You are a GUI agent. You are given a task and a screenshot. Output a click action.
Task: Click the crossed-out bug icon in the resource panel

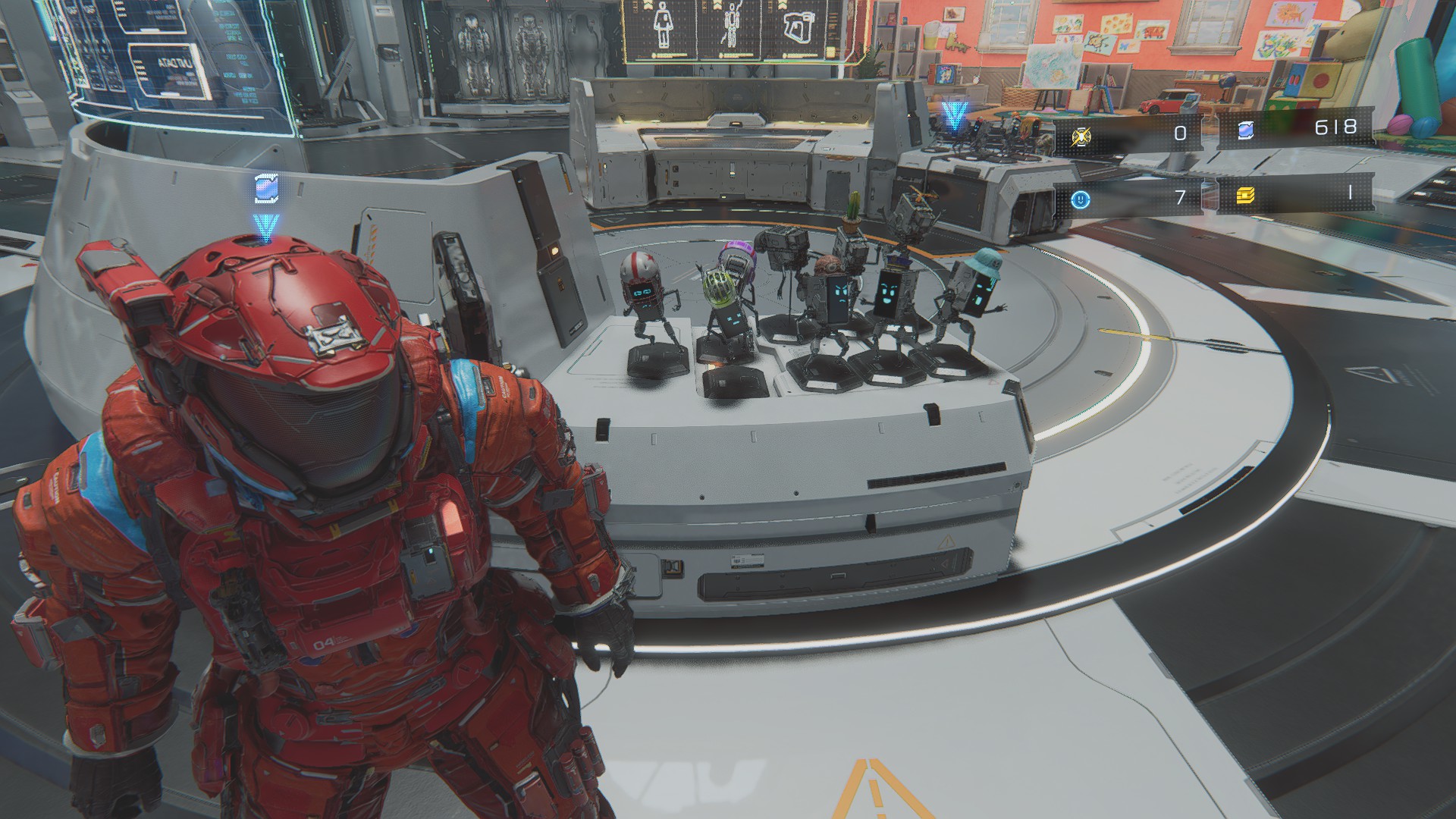pyautogui.click(x=1081, y=136)
